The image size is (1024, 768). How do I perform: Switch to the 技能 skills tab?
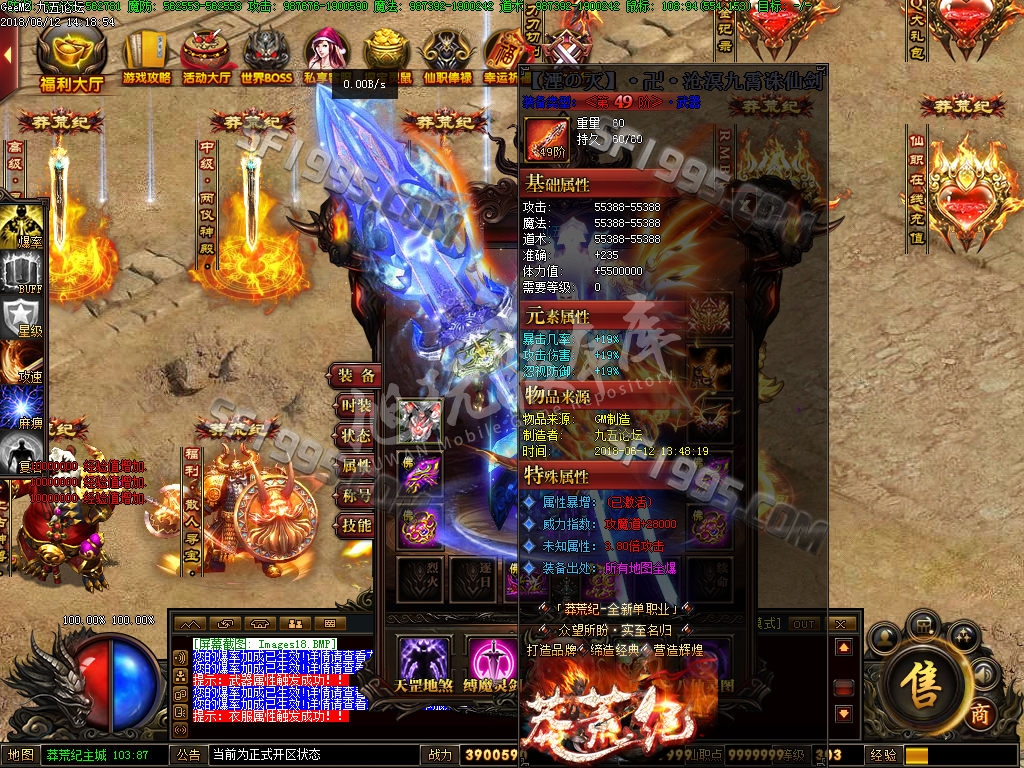(356, 526)
